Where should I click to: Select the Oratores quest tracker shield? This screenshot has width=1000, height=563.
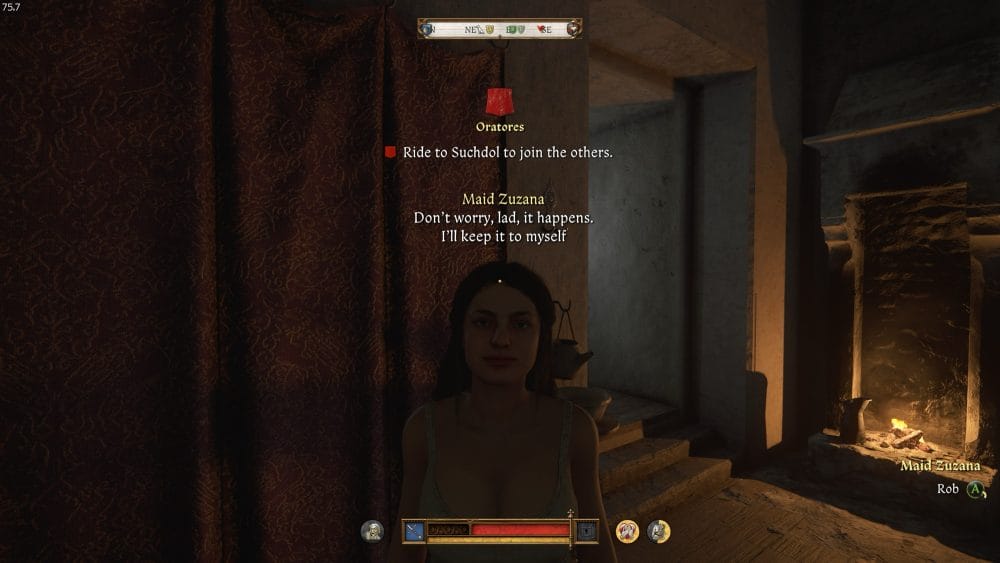(500, 102)
